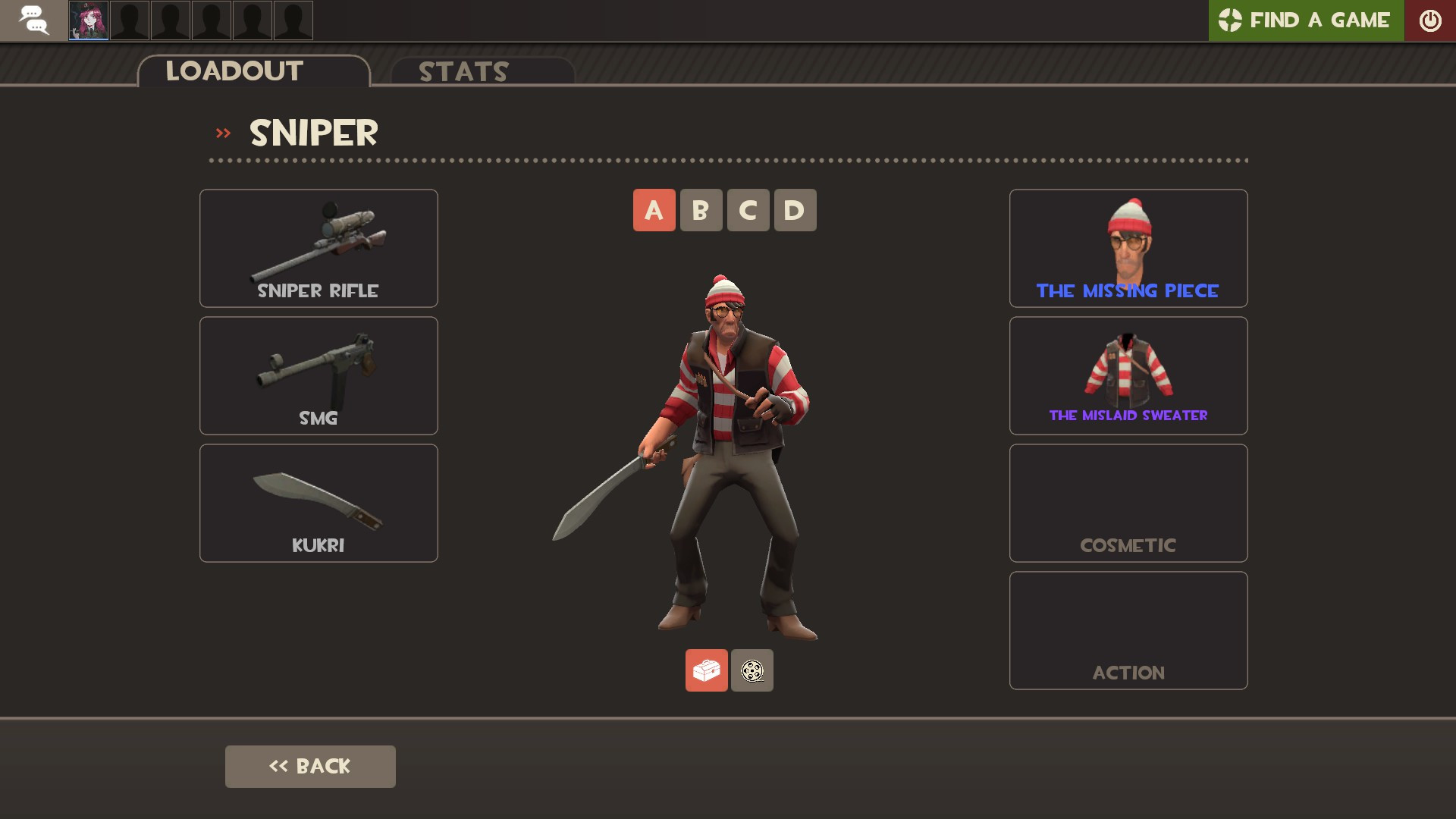Screen dimensions: 1456x819
Task: Click the power quit icon top right
Action: coord(1430,20)
